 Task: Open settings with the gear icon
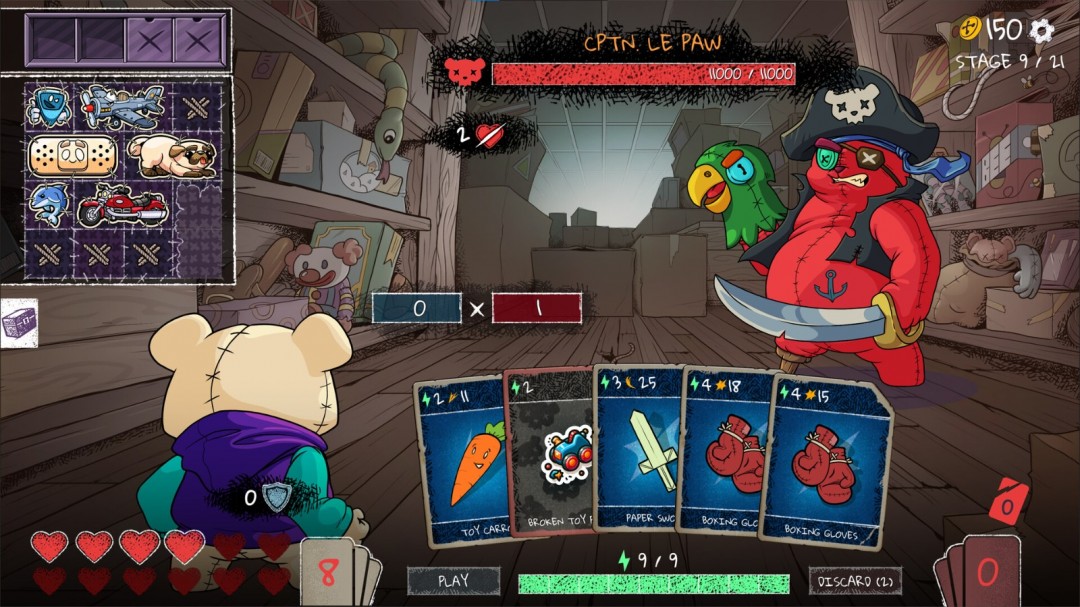pos(1042,30)
